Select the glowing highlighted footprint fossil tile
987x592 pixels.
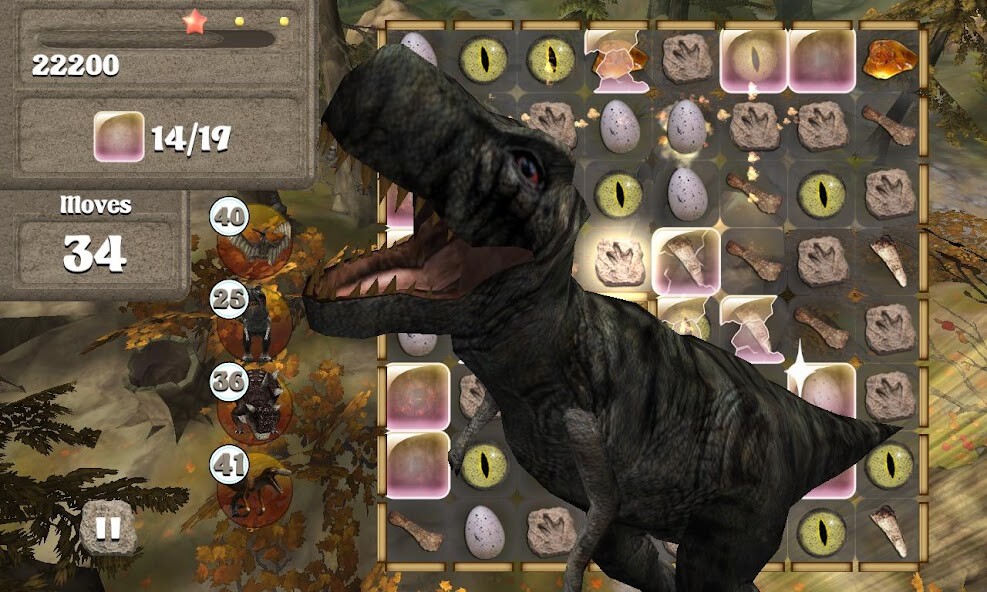[618, 262]
